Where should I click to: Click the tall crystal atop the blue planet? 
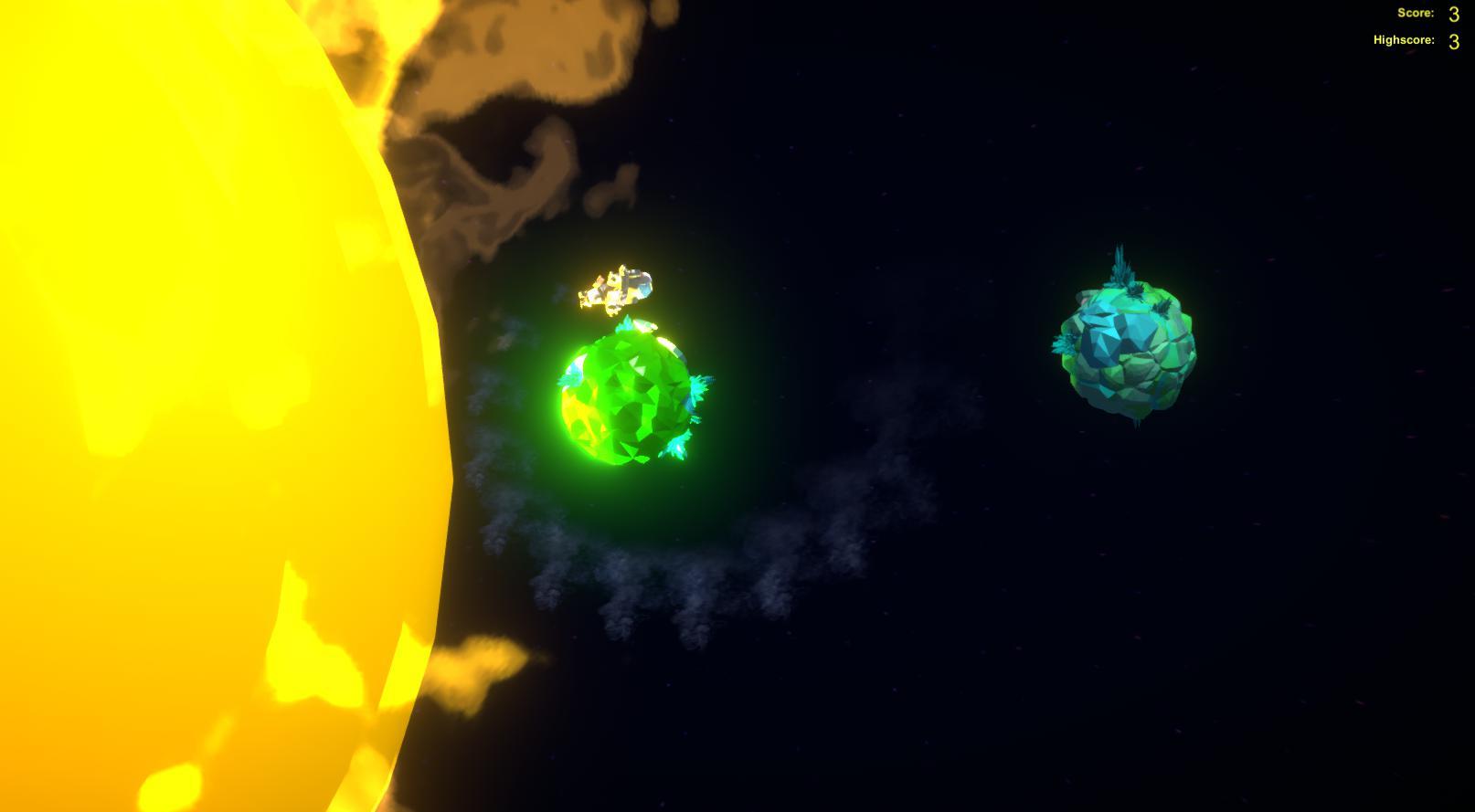click(1122, 265)
